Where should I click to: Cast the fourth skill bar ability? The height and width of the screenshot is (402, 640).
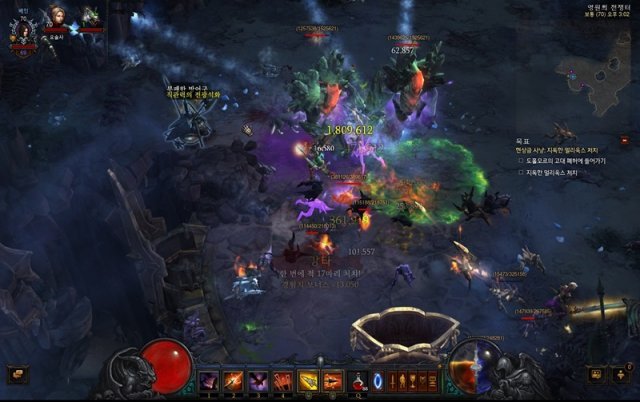point(283,380)
